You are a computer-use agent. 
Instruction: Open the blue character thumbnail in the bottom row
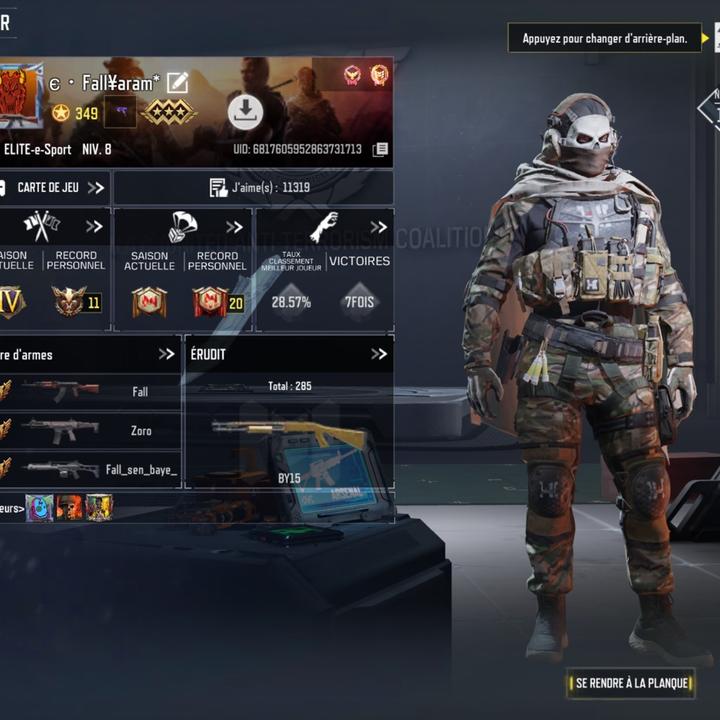point(40,508)
